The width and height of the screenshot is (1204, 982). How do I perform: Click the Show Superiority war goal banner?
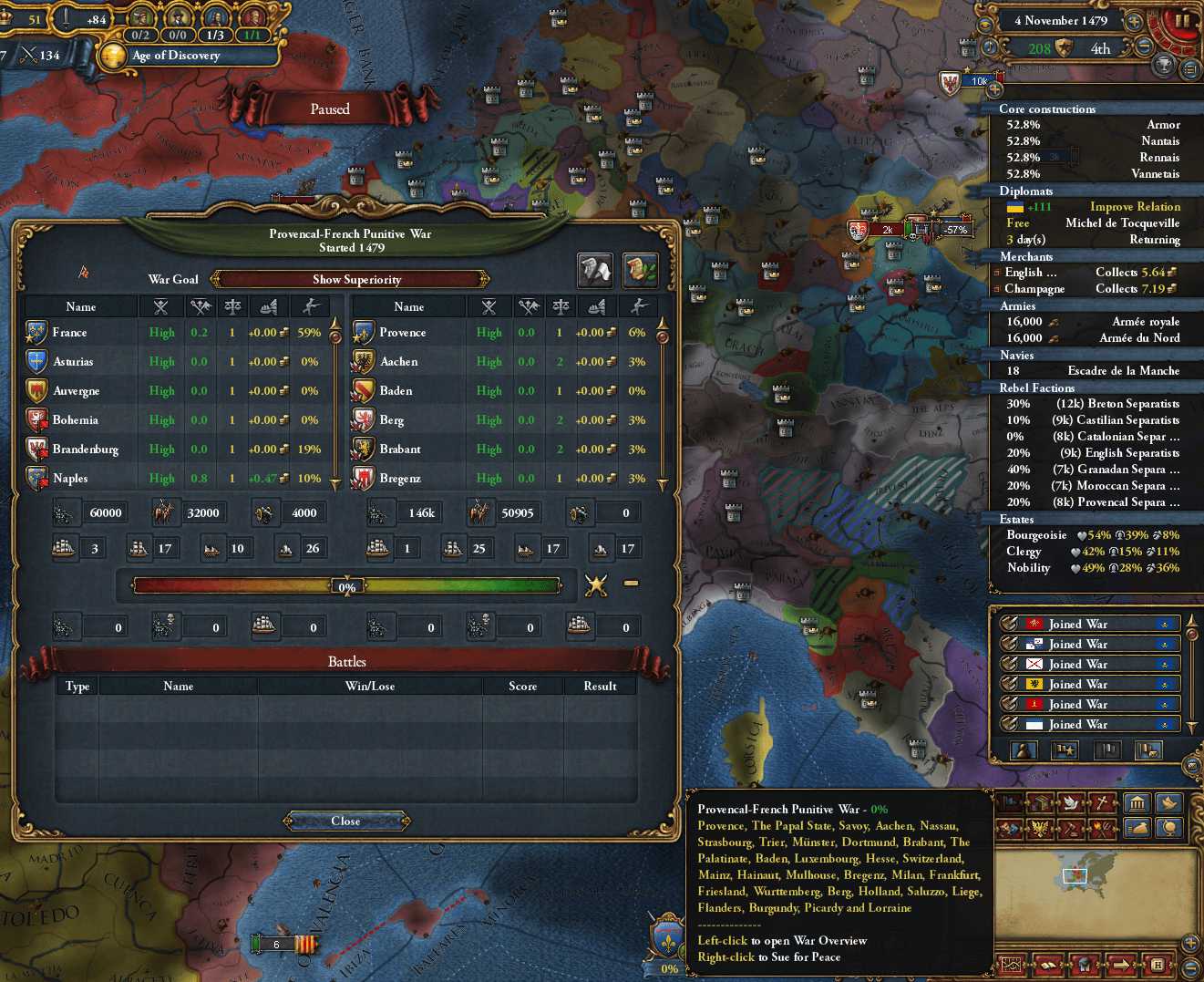point(350,279)
